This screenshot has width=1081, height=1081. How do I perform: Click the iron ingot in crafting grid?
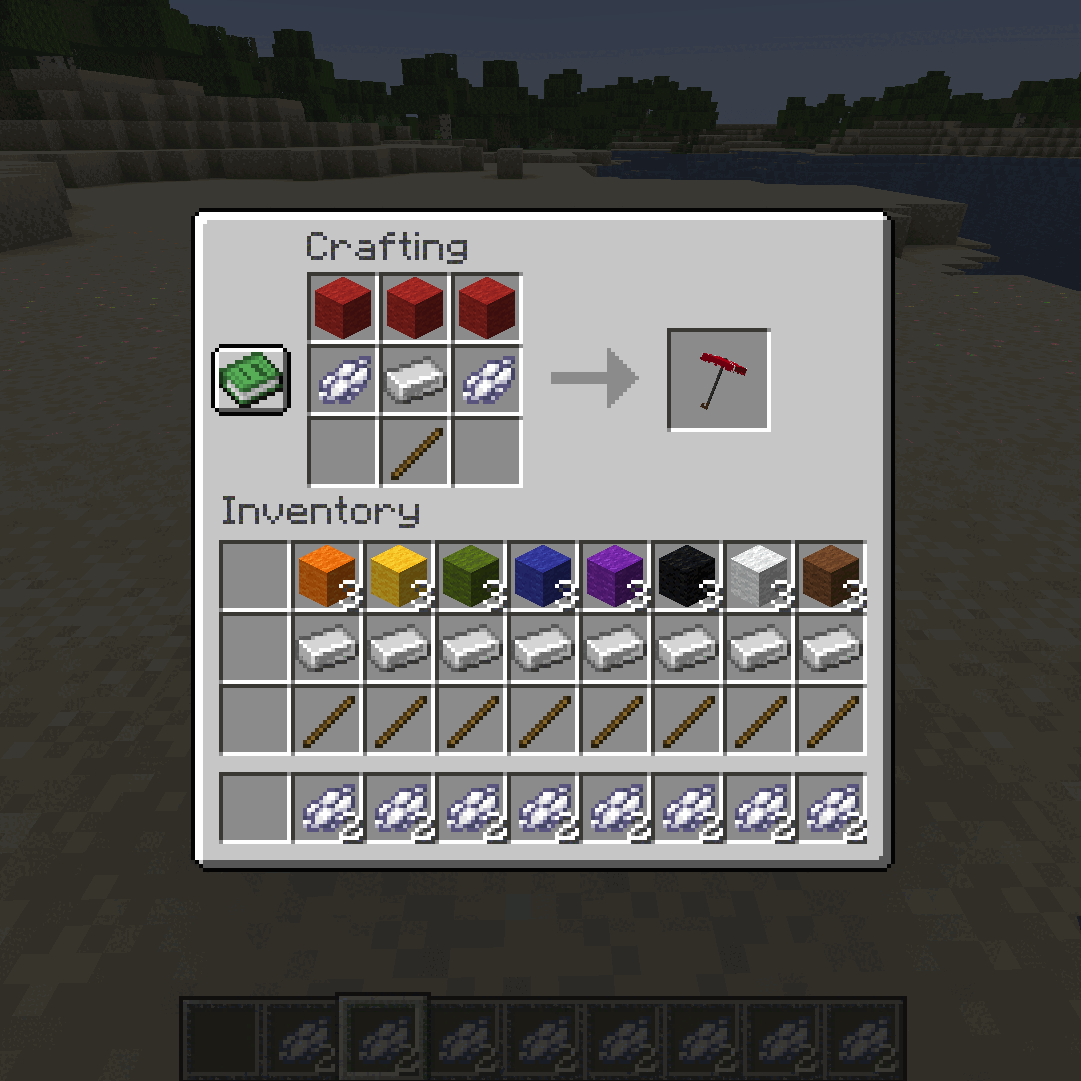coord(415,380)
